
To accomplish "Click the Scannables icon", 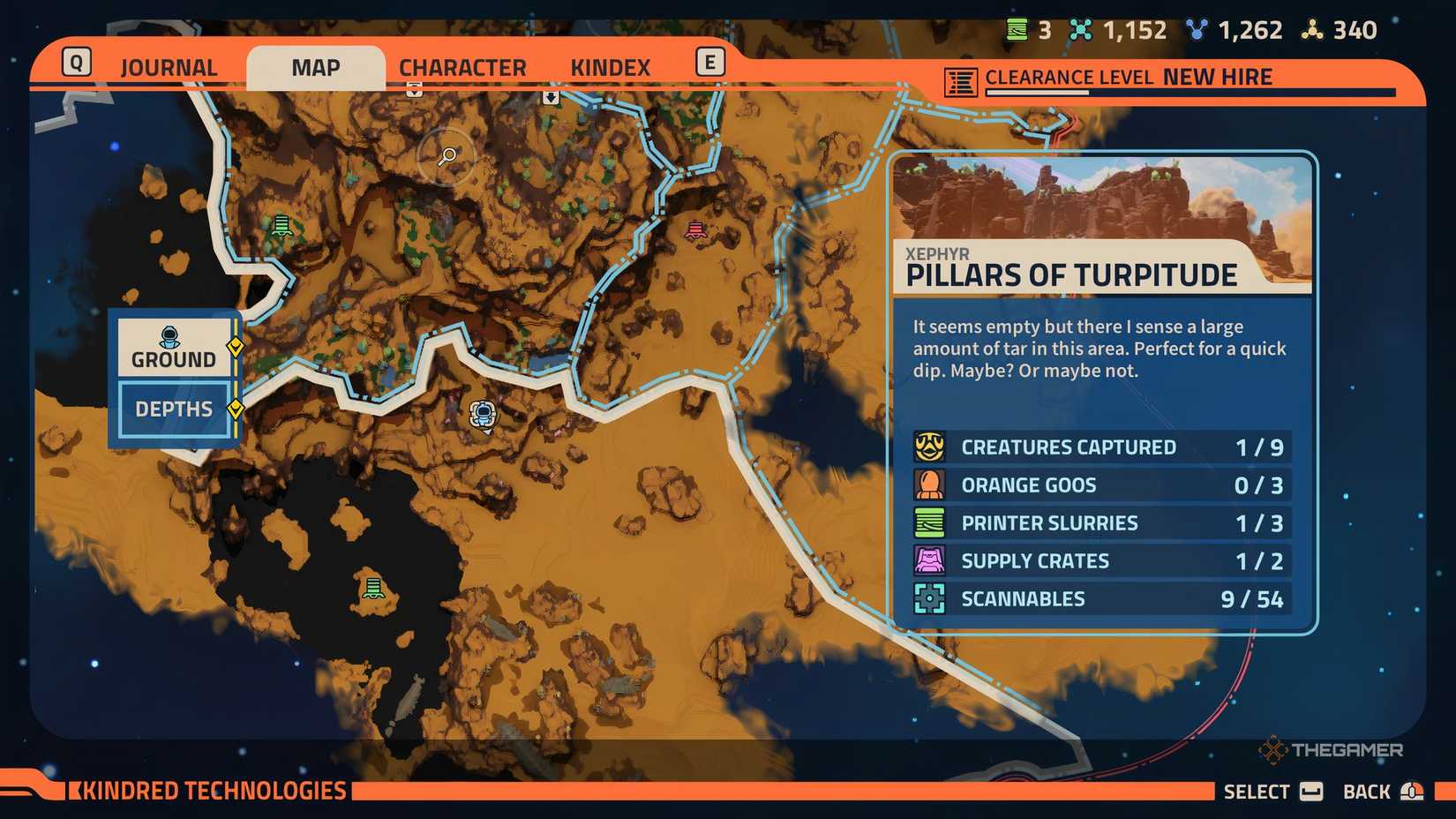I will click(927, 598).
